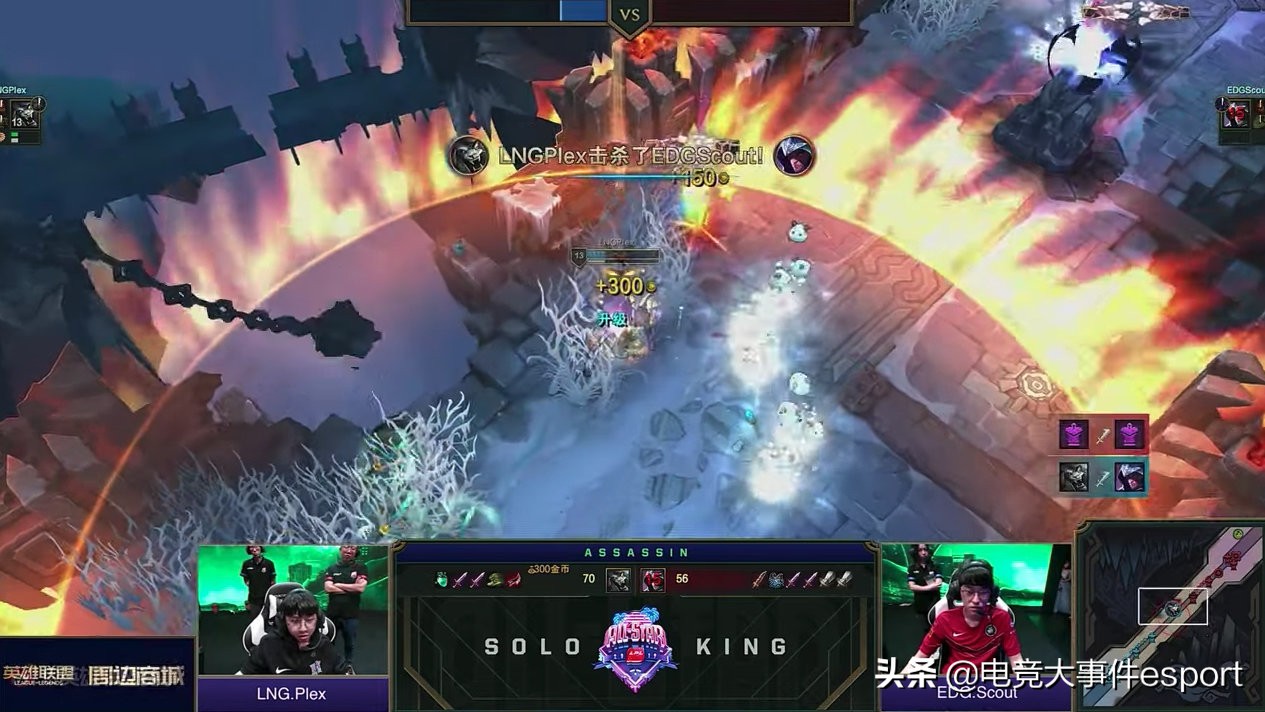Click the hooded champion icon in kill feed
The width and height of the screenshot is (1265, 712).
pyautogui.click(x=1130, y=477)
